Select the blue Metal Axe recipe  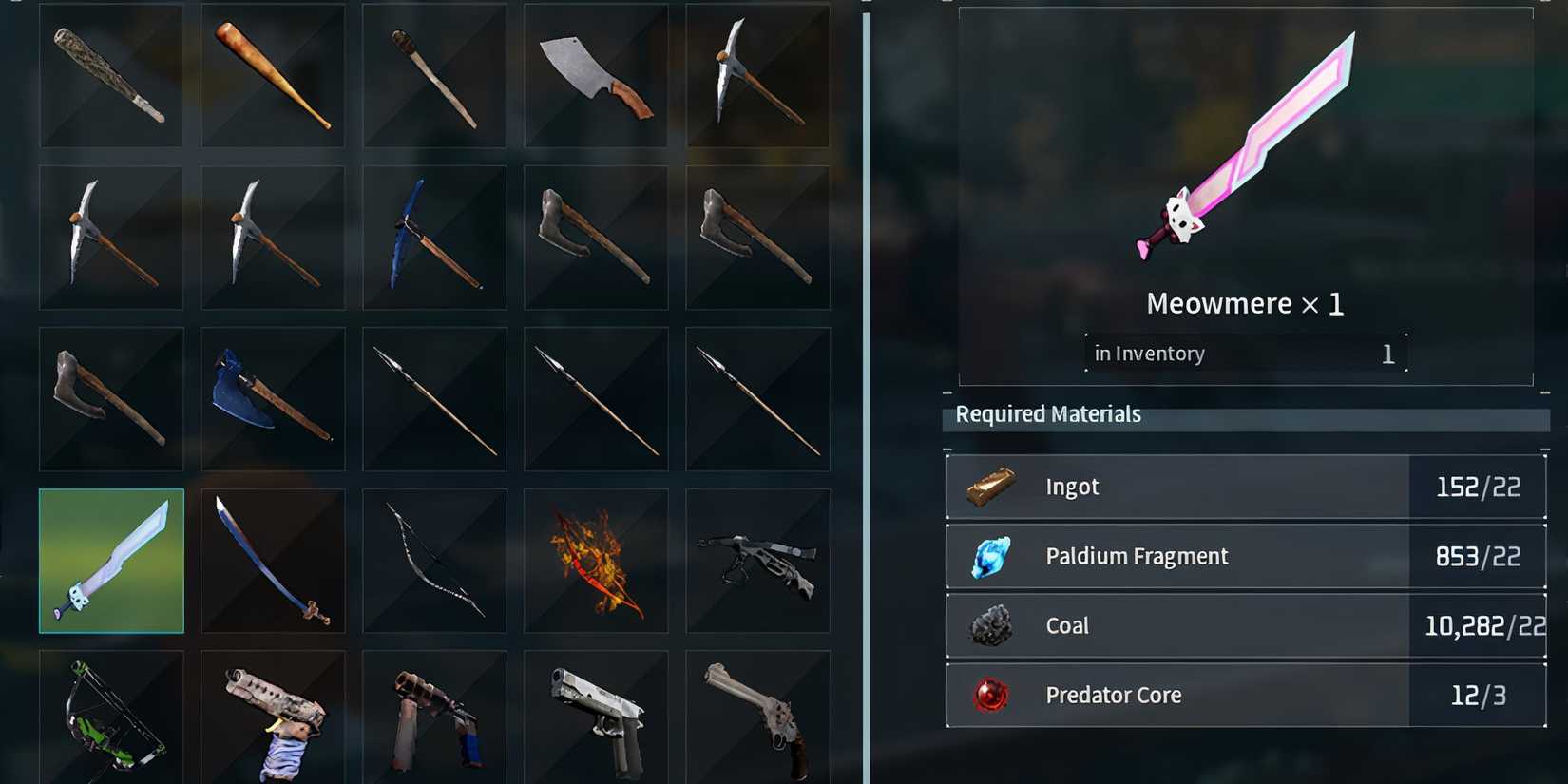273,400
